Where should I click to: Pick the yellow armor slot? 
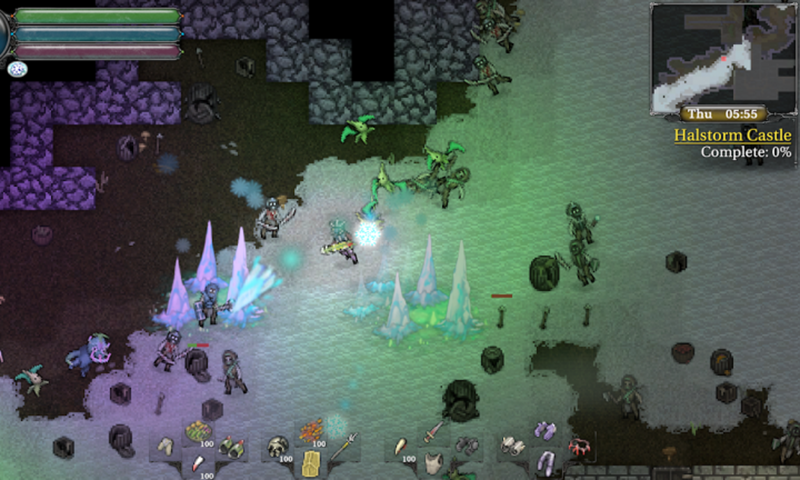(x=311, y=463)
